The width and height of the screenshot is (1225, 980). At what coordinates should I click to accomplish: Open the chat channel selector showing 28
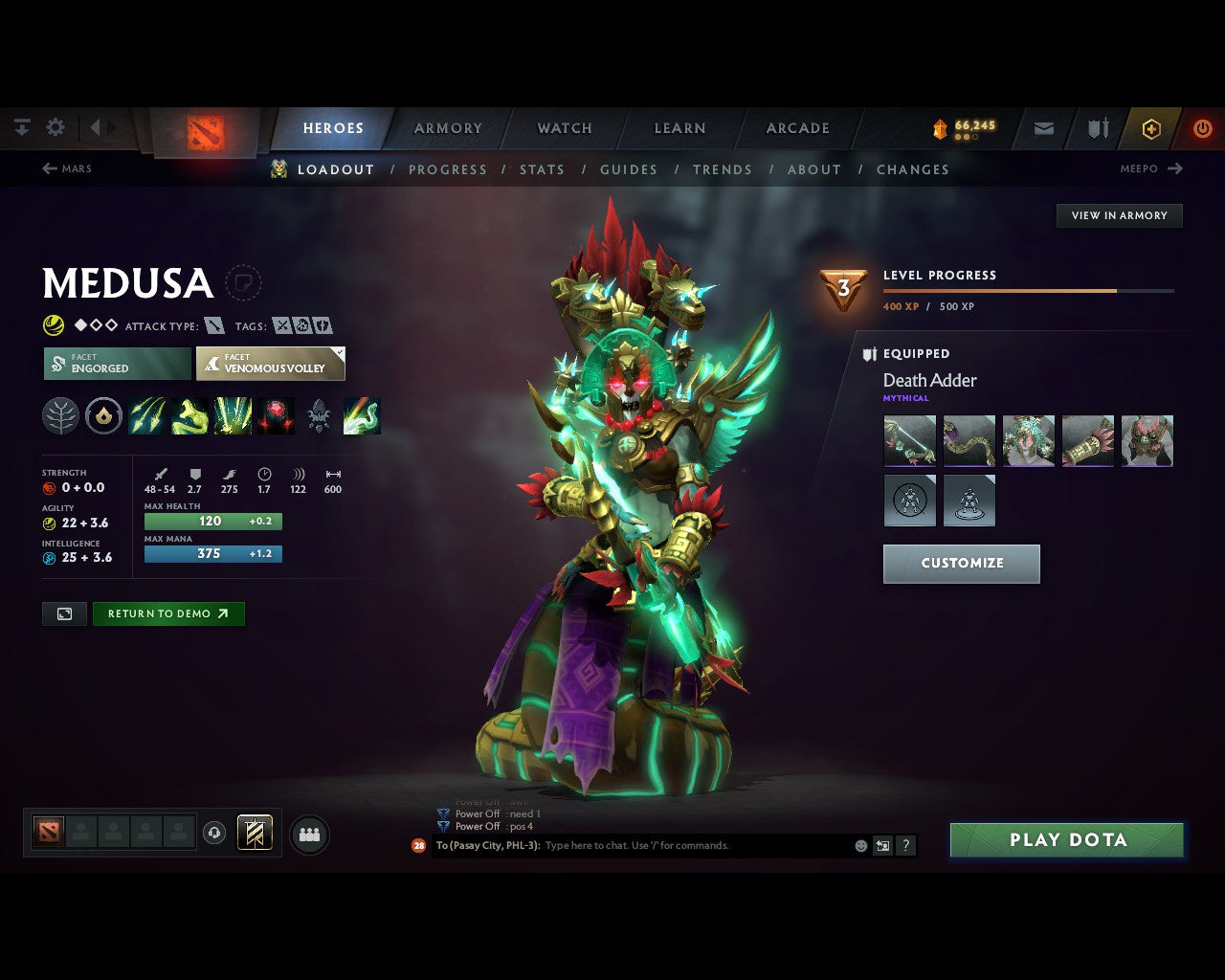417,845
